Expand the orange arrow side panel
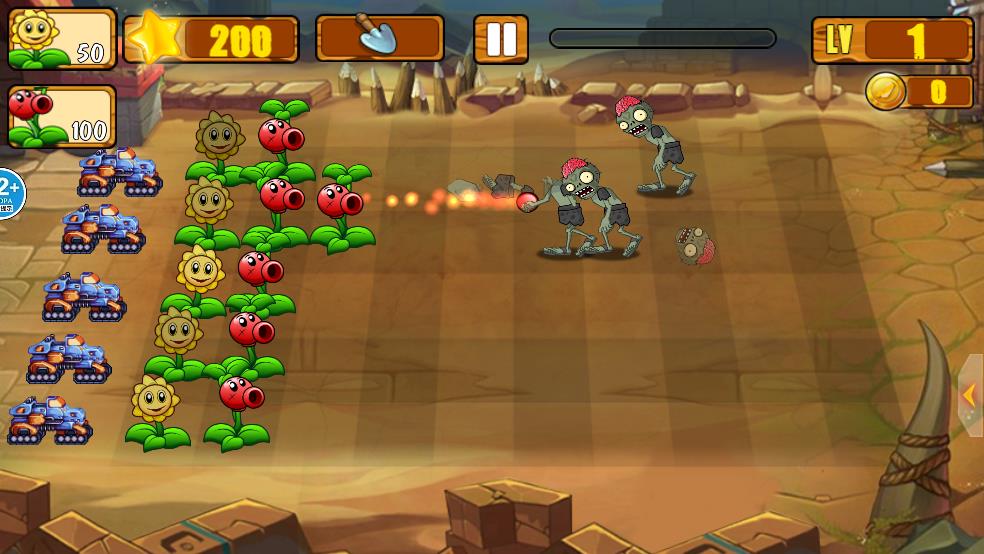The width and height of the screenshot is (984, 554). pos(970,395)
